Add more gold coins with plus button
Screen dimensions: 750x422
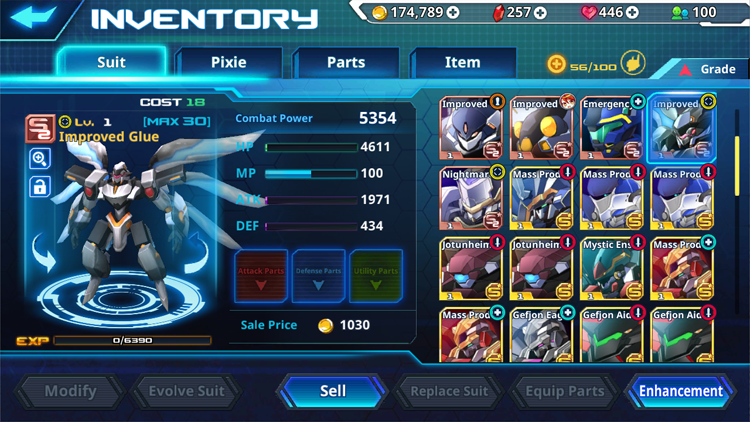(x=453, y=13)
